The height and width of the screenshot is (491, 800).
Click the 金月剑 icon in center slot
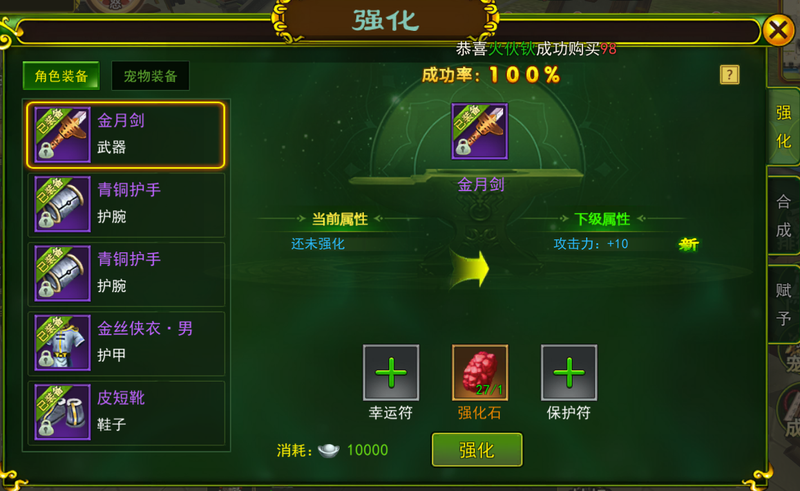pyautogui.click(x=479, y=132)
